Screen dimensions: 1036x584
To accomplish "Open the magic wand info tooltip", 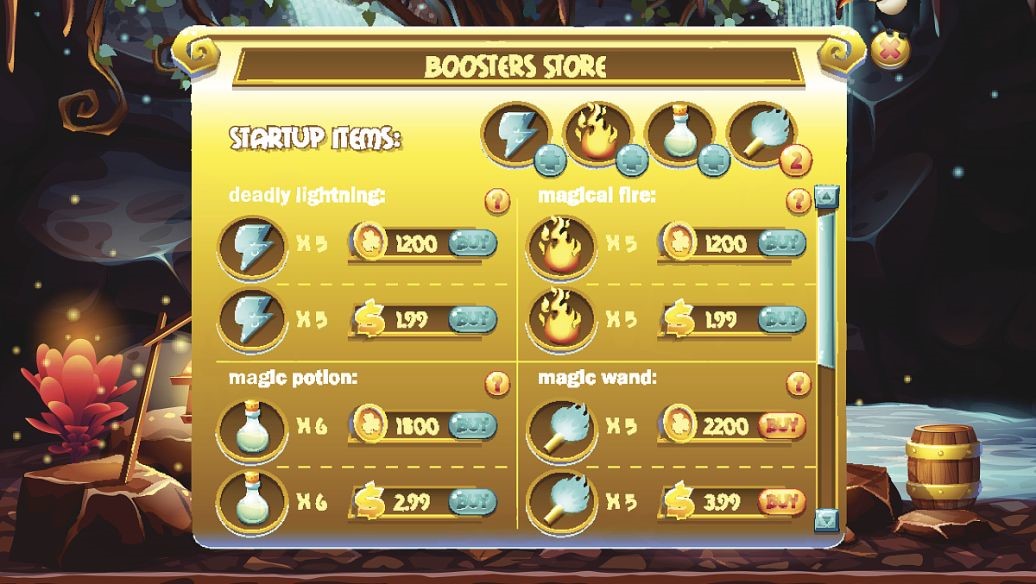I will pos(798,383).
